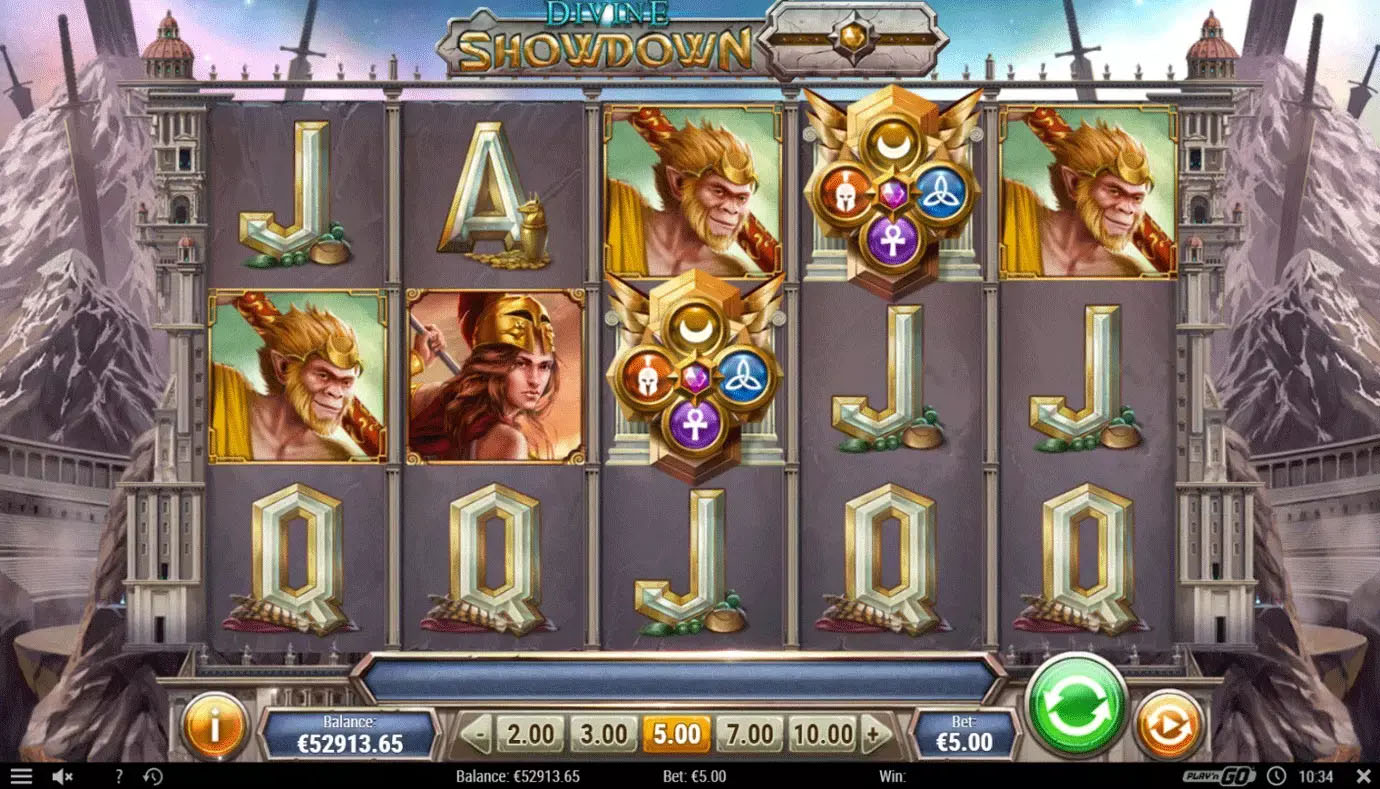
Task: Select the 2.00 bet value
Action: 530,735
